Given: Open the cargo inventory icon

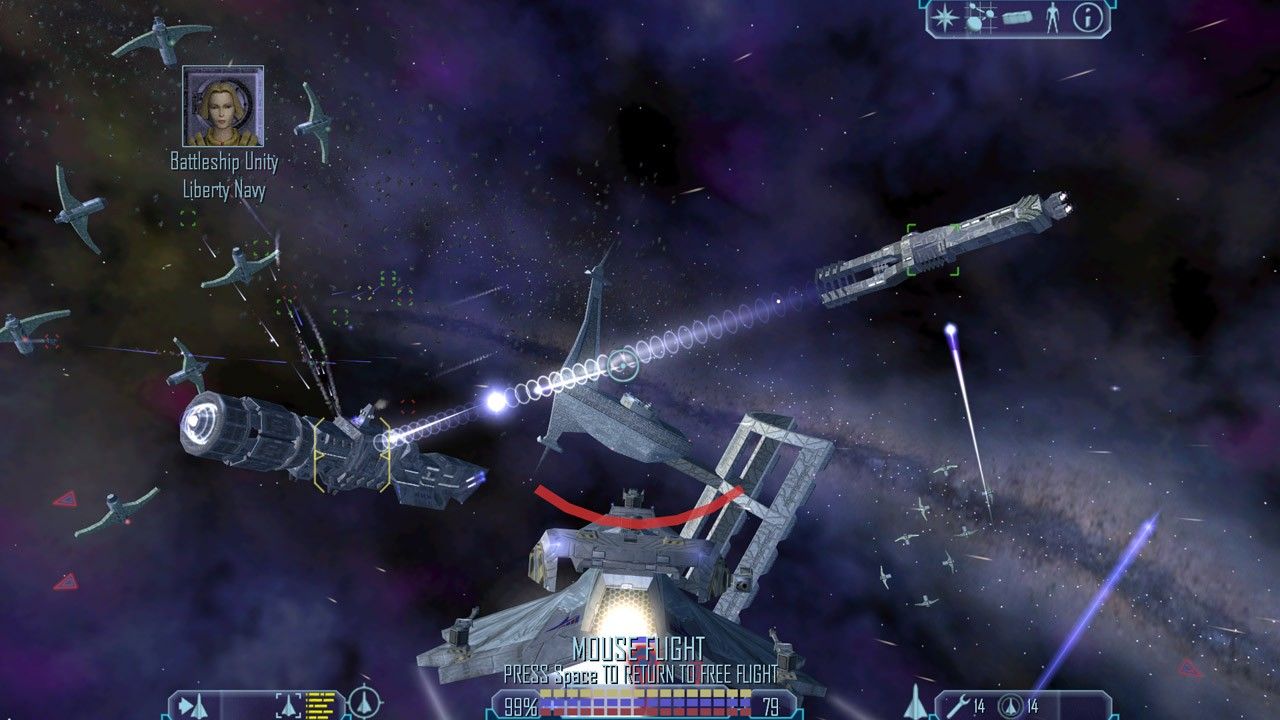Looking at the screenshot, I should 1017,18.
